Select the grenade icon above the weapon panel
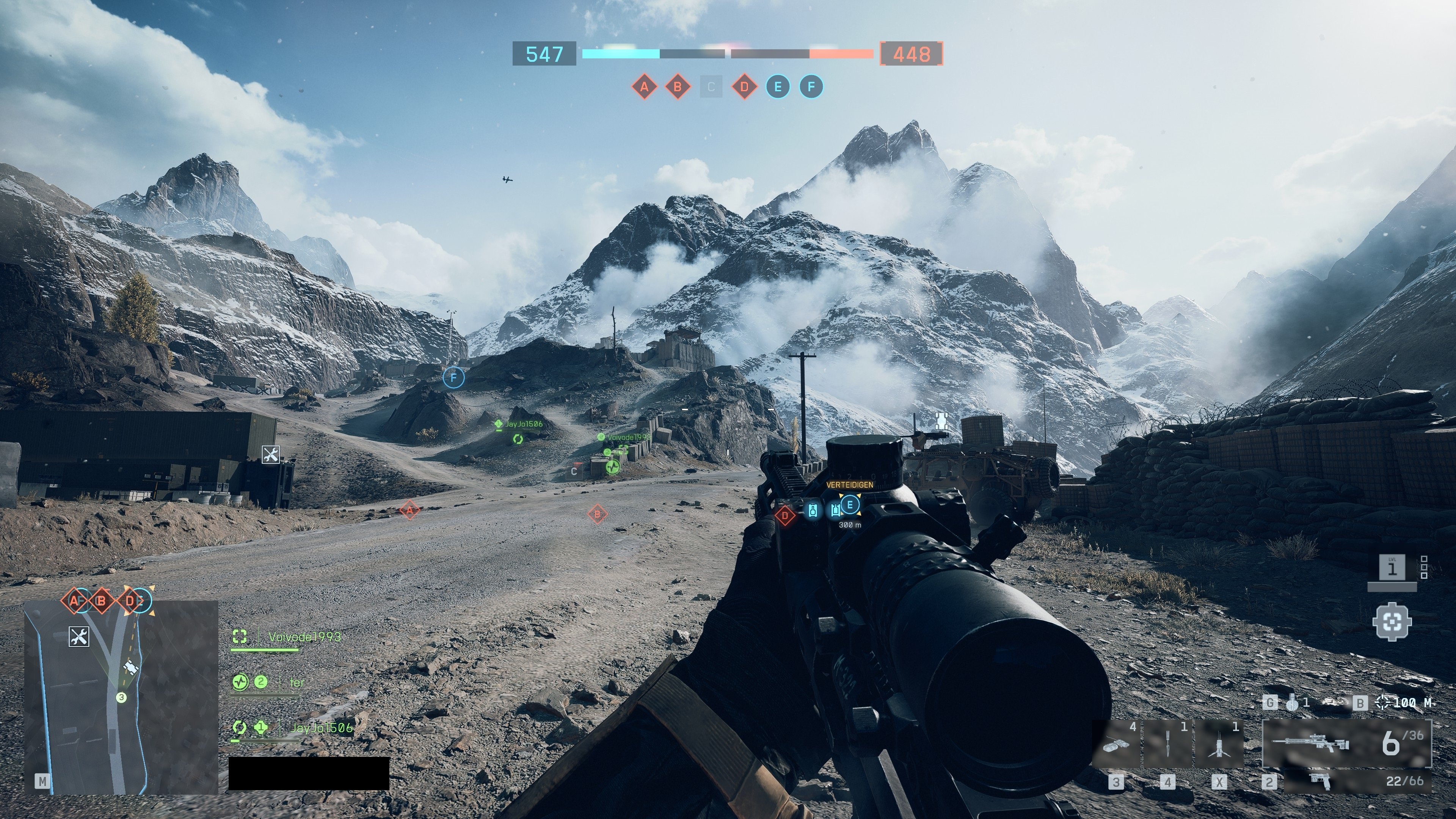The height and width of the screenshot is (819, 1456). coord(1291,703)
